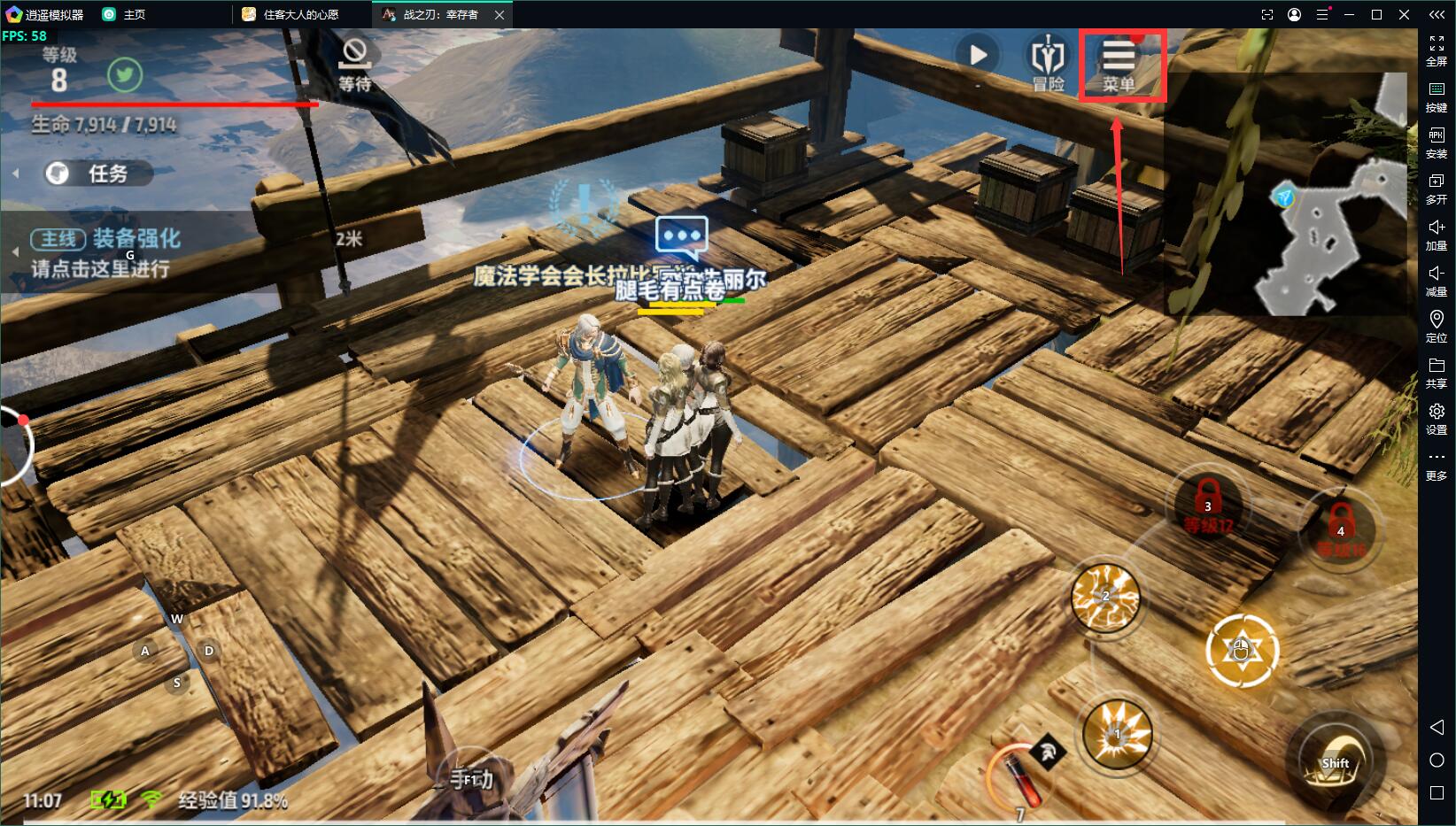Activate skill number 2 lightning ability
The width and height of the screenshot is (1456, 826).
click(x=1105, y=597)
